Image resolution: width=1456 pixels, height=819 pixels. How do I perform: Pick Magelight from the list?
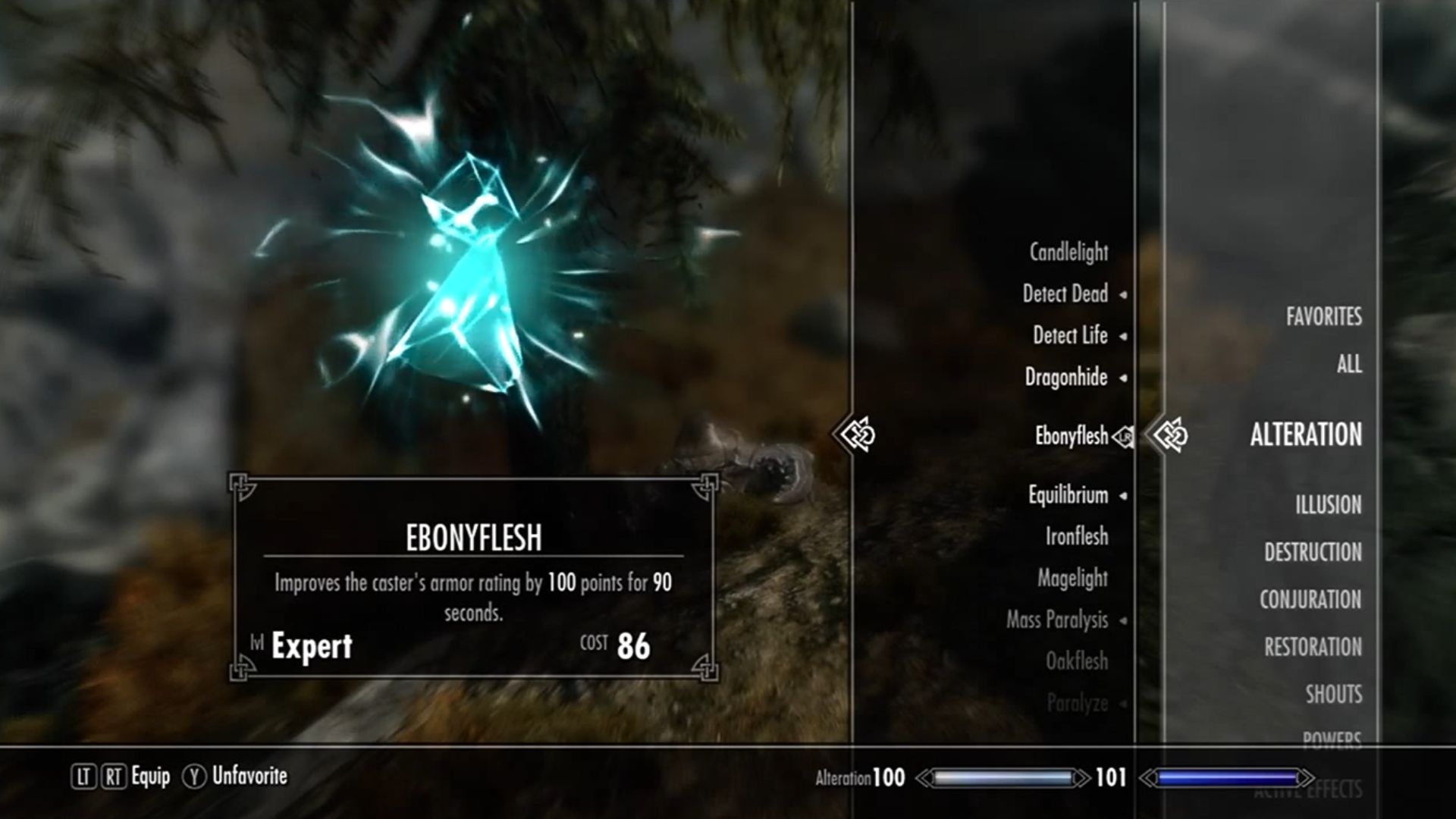click(x=1072, y=579)
